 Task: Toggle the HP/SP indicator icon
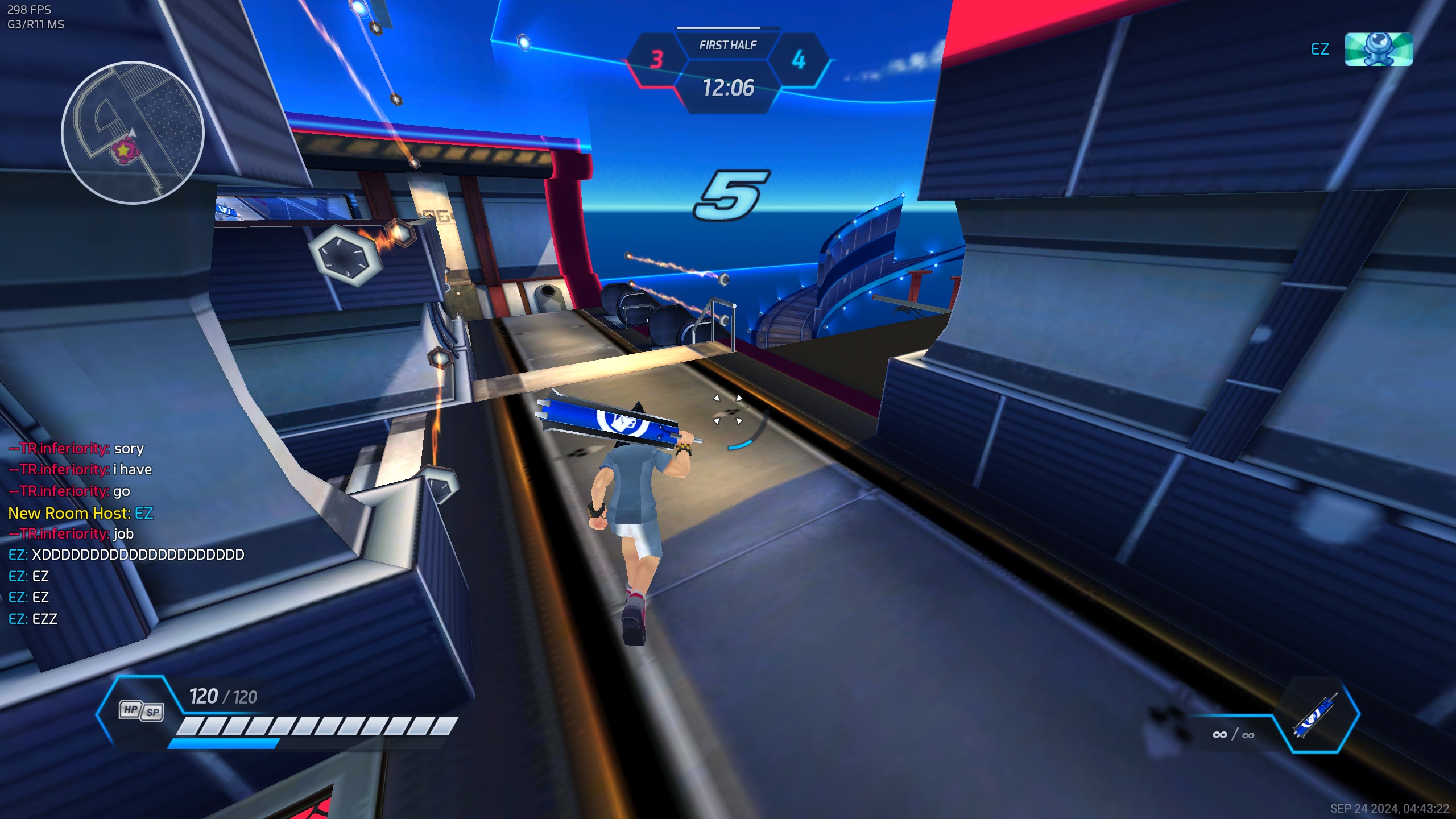click(141, 710)
